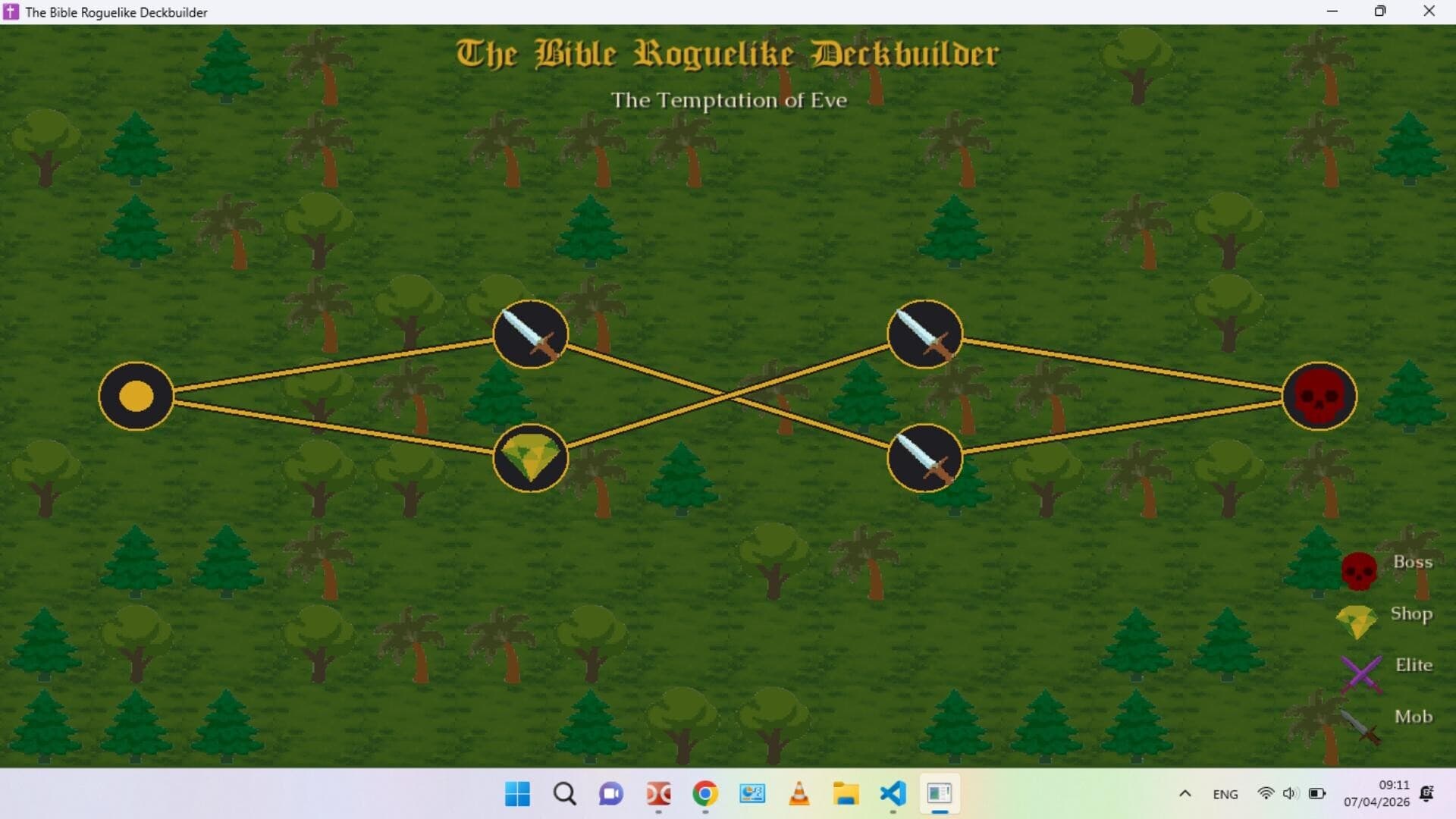Select the upper-left mob sword node
The image size is (1456, 819).
click(x=530, y=334)
